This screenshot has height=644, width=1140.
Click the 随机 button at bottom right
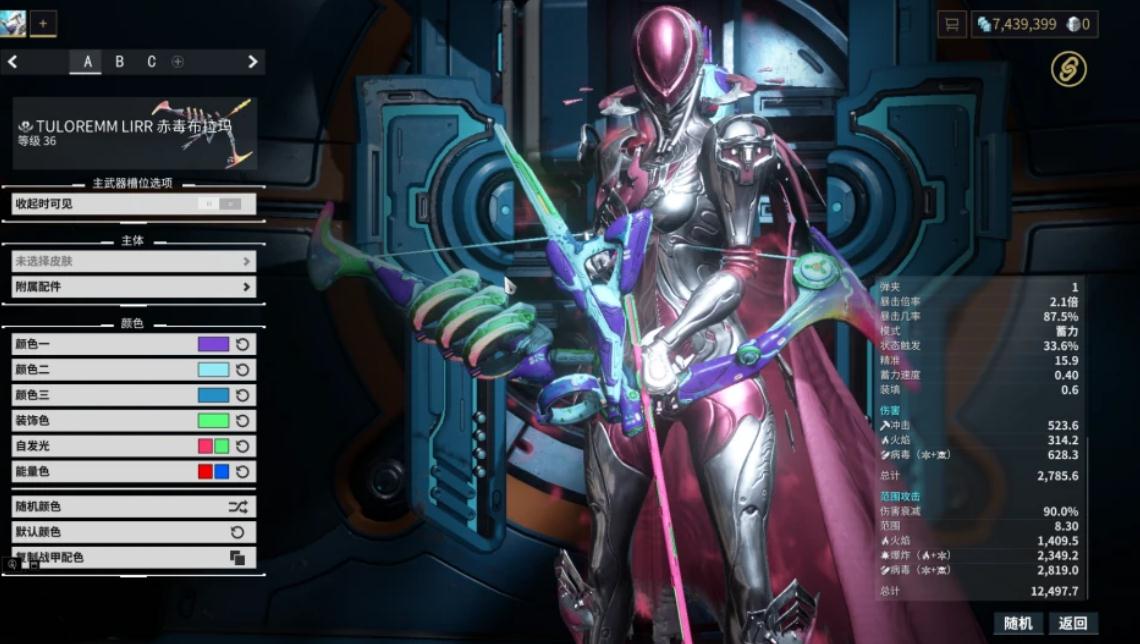(x=1017, y=624)
